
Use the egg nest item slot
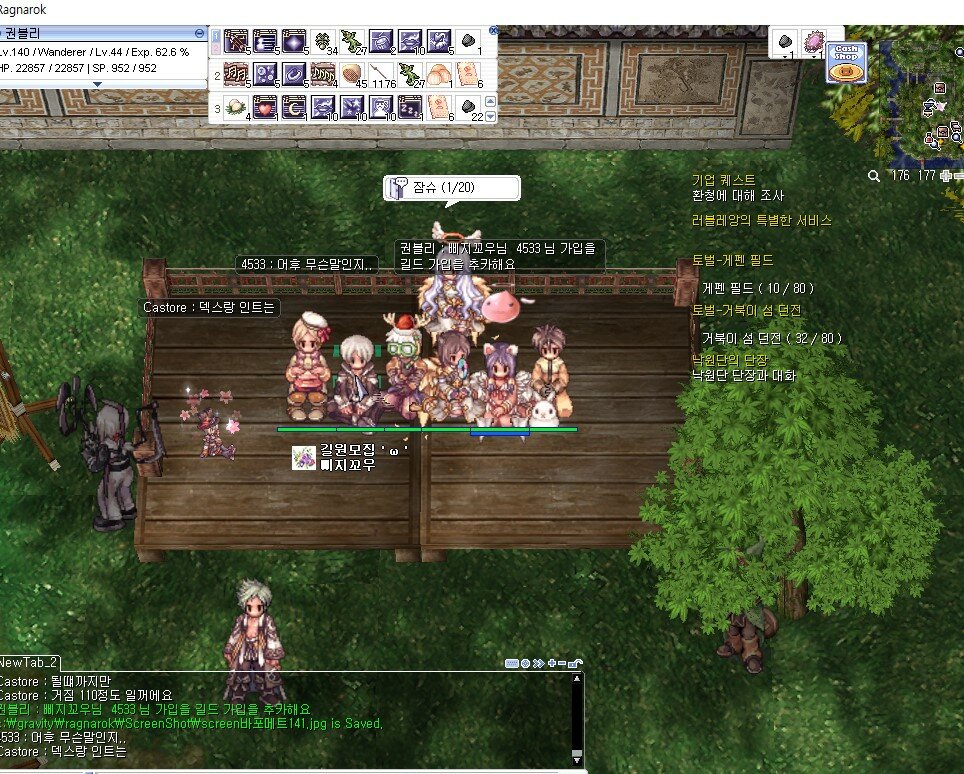tap(236, 106)
